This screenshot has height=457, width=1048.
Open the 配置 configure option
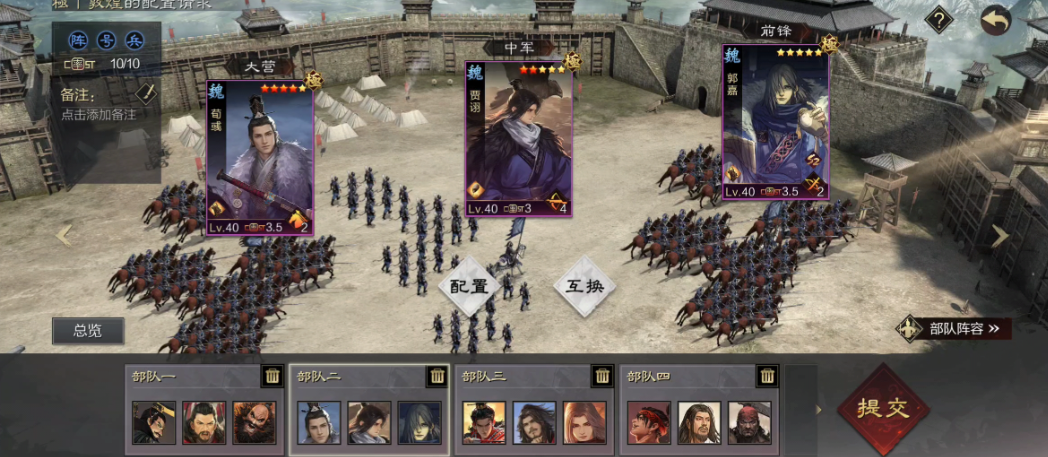coord(469,285)
